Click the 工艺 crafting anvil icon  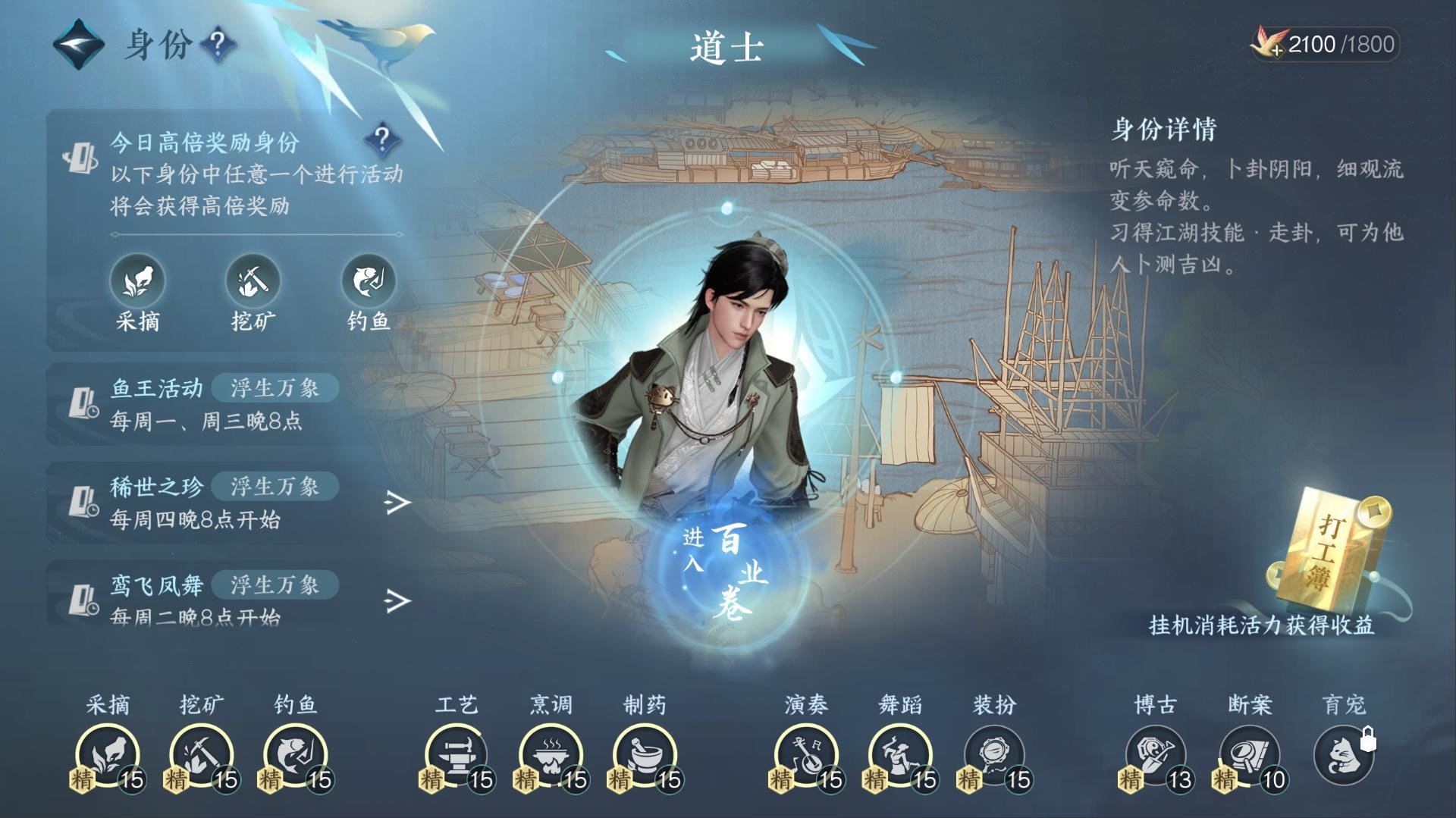coord(458,754)
